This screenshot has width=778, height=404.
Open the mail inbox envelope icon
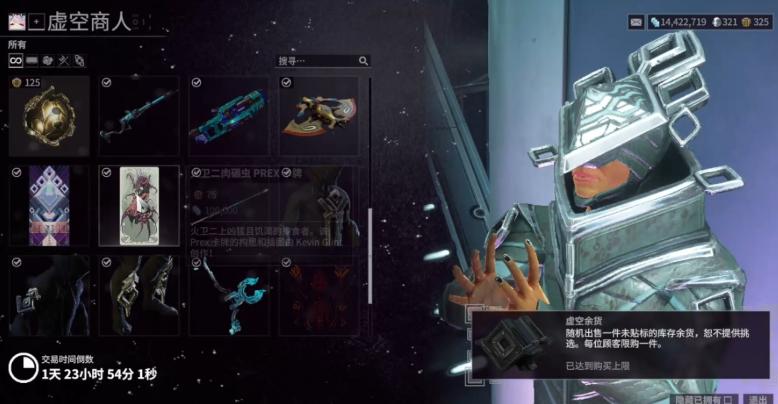[635, 21]
